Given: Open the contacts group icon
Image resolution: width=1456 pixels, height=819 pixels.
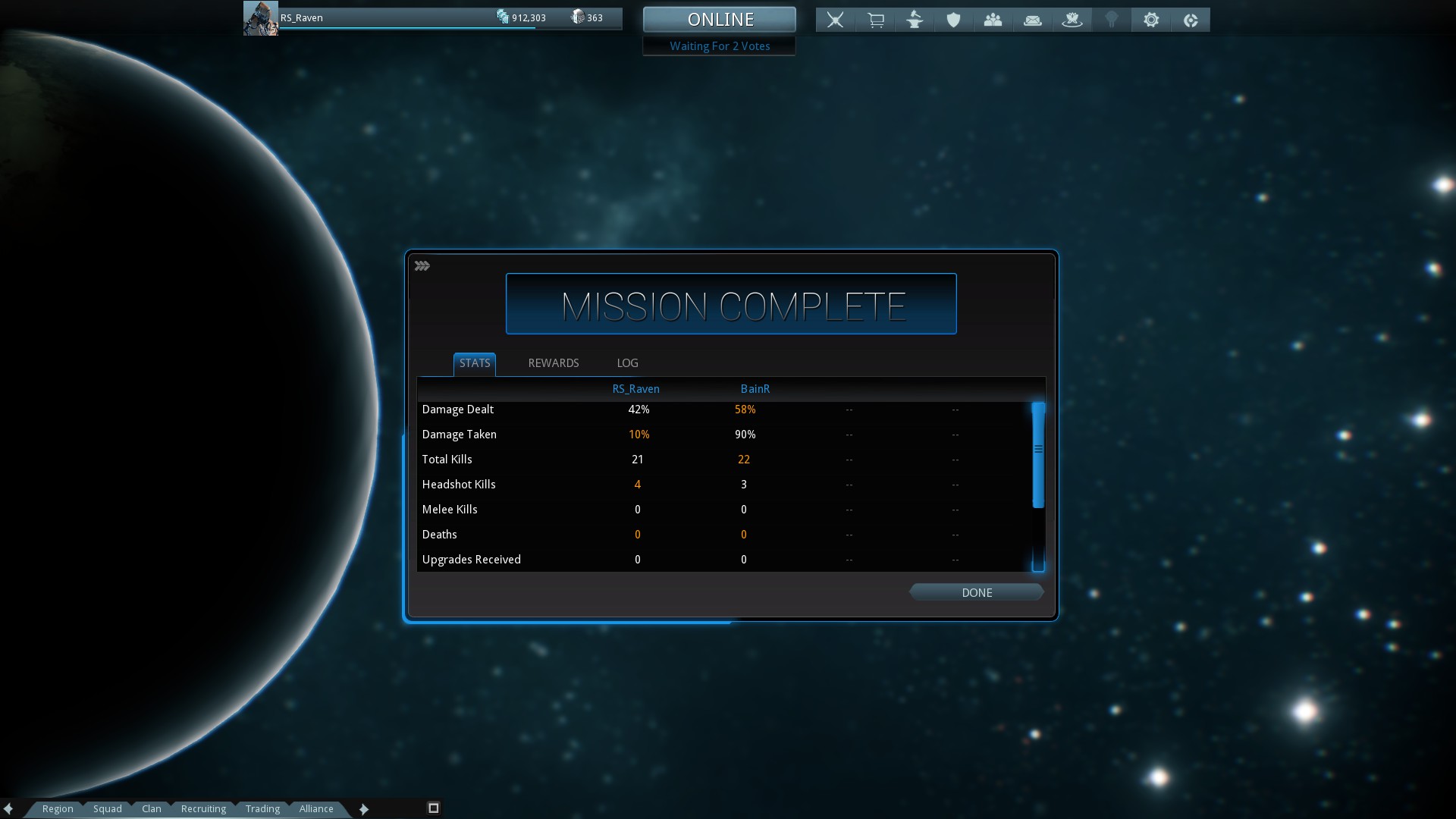Looking at the screenshot, I should click(993, 20).
